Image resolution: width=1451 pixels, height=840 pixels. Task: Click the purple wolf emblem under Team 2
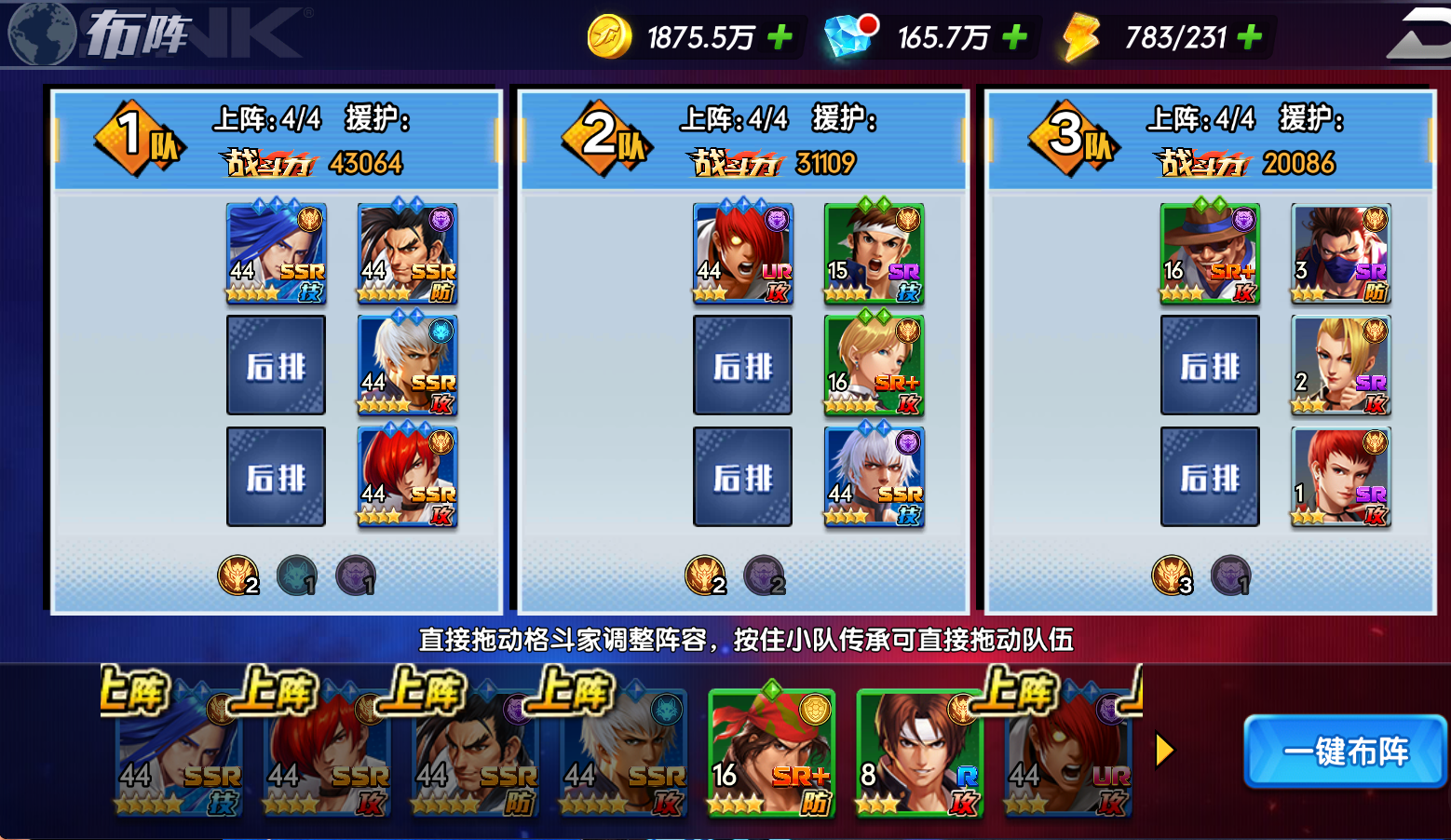766,576
